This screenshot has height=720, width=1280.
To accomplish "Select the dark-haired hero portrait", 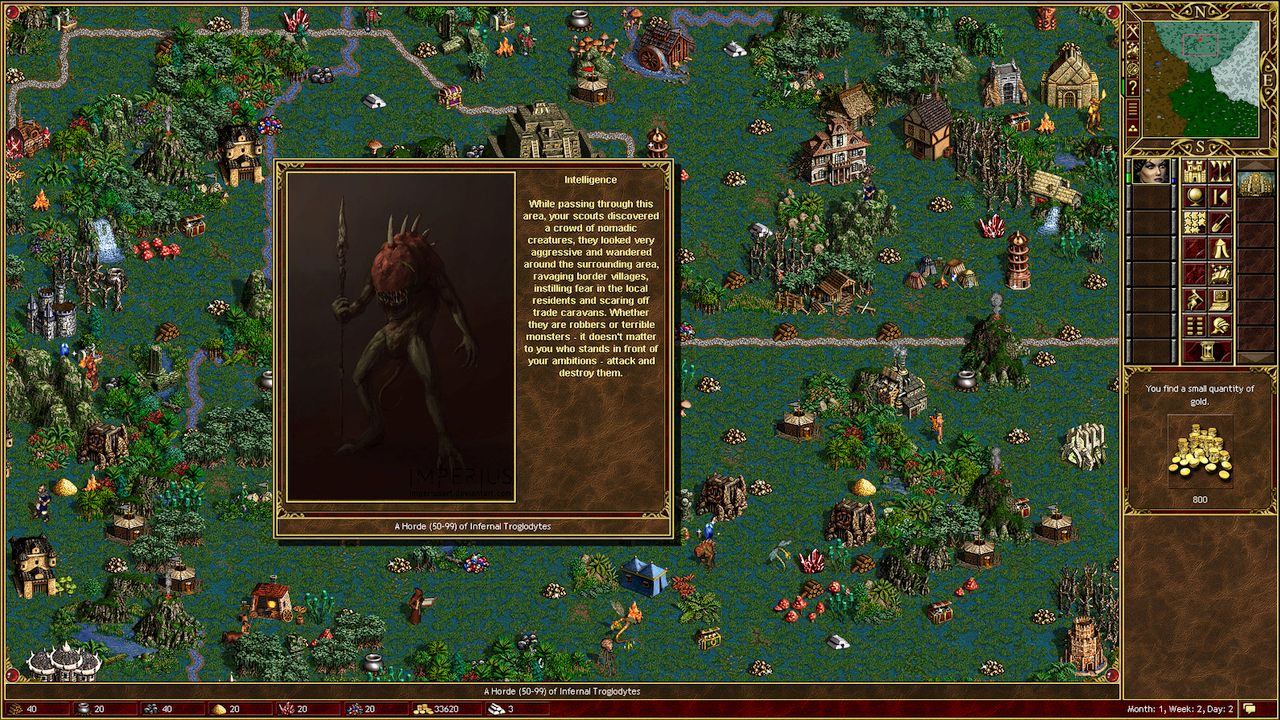I will click(x=1151, y=171).
